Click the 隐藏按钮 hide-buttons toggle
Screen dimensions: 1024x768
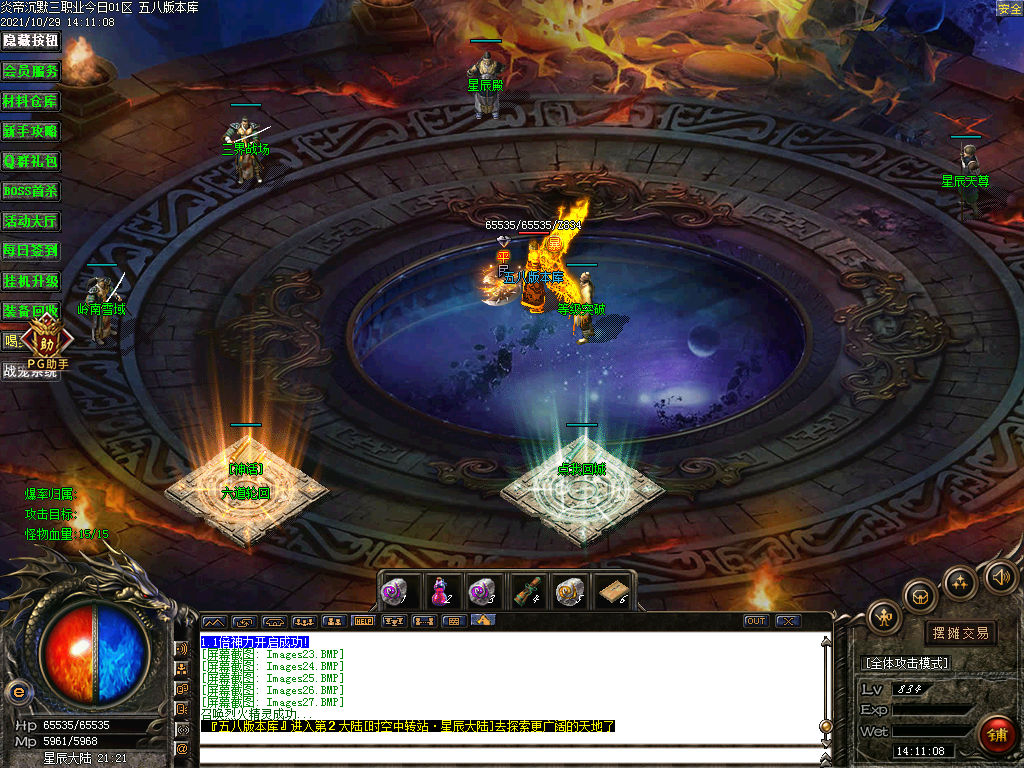tap(31, 41)
